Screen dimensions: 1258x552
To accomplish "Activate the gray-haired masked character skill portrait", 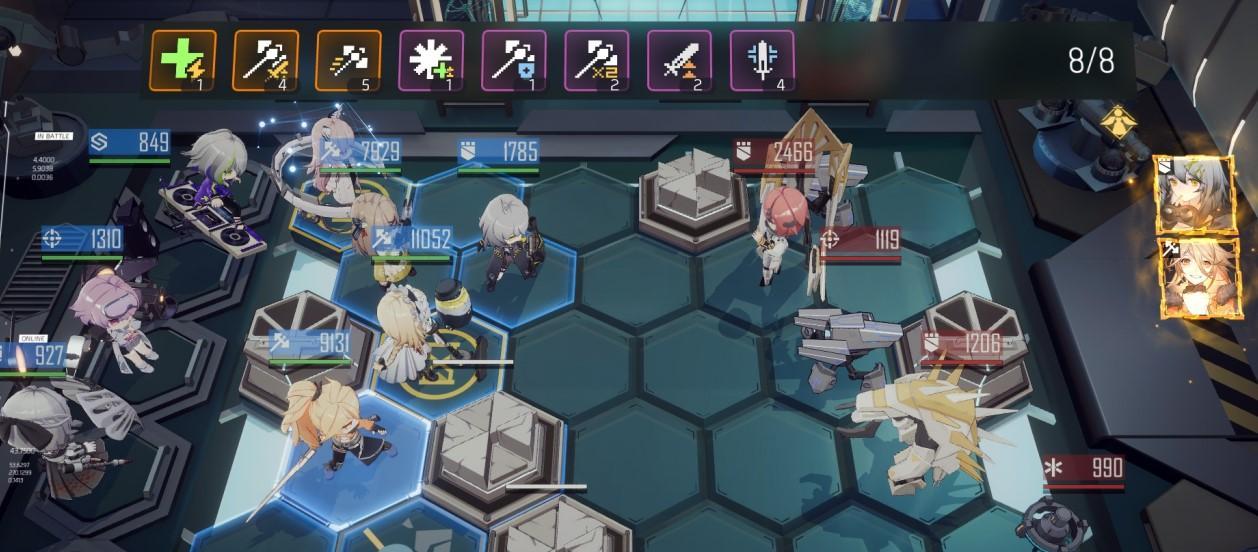I will [x=1183, y=195].
